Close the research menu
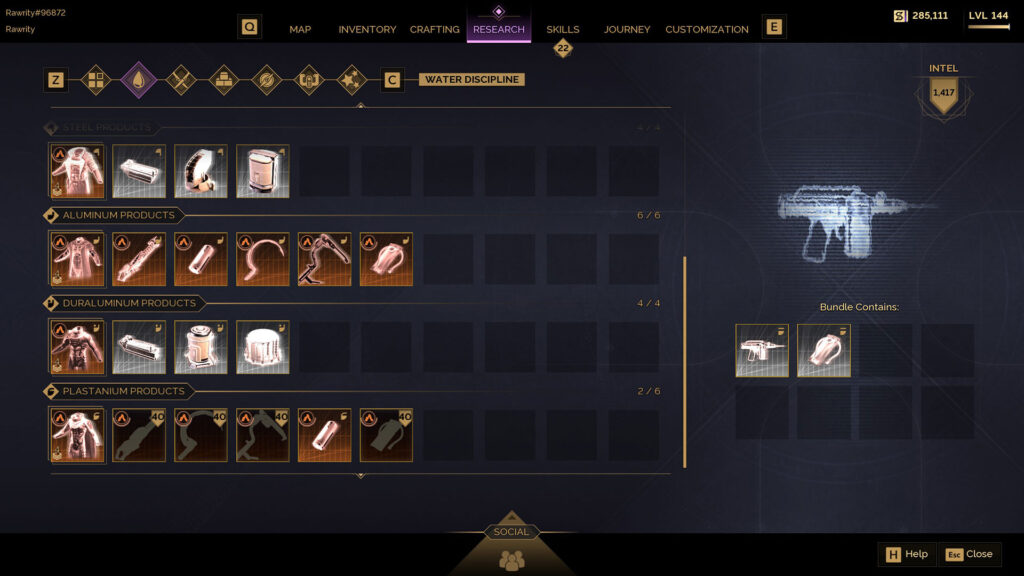The image size is (1024, 576). click(969, 554)
